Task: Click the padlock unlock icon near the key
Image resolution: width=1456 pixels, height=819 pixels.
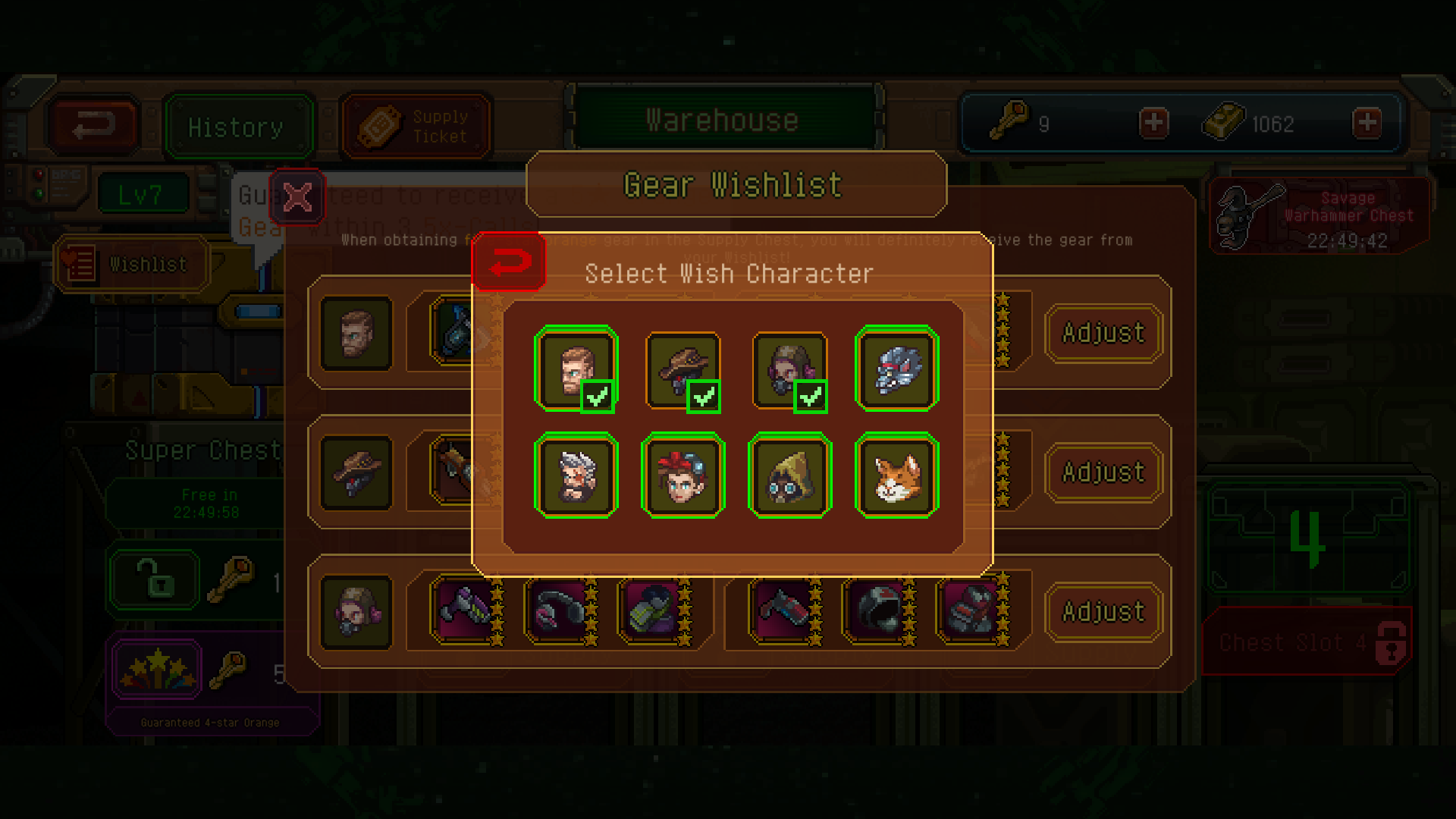Action: (153, 580)
